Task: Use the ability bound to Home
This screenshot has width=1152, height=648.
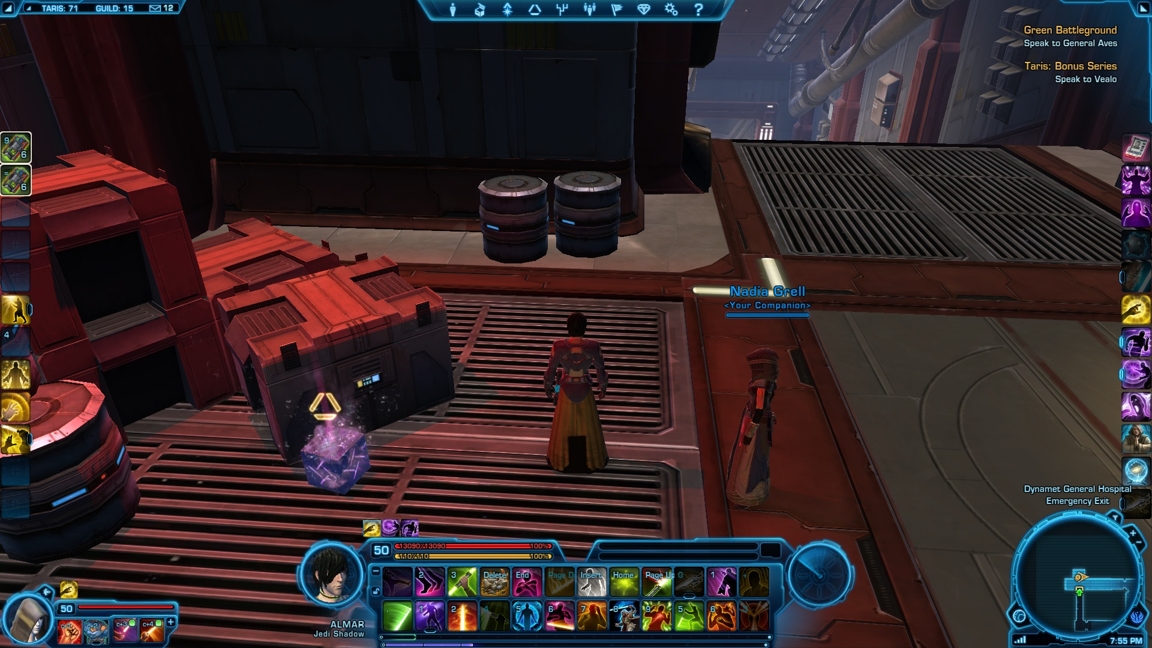Action: [624, 582]
